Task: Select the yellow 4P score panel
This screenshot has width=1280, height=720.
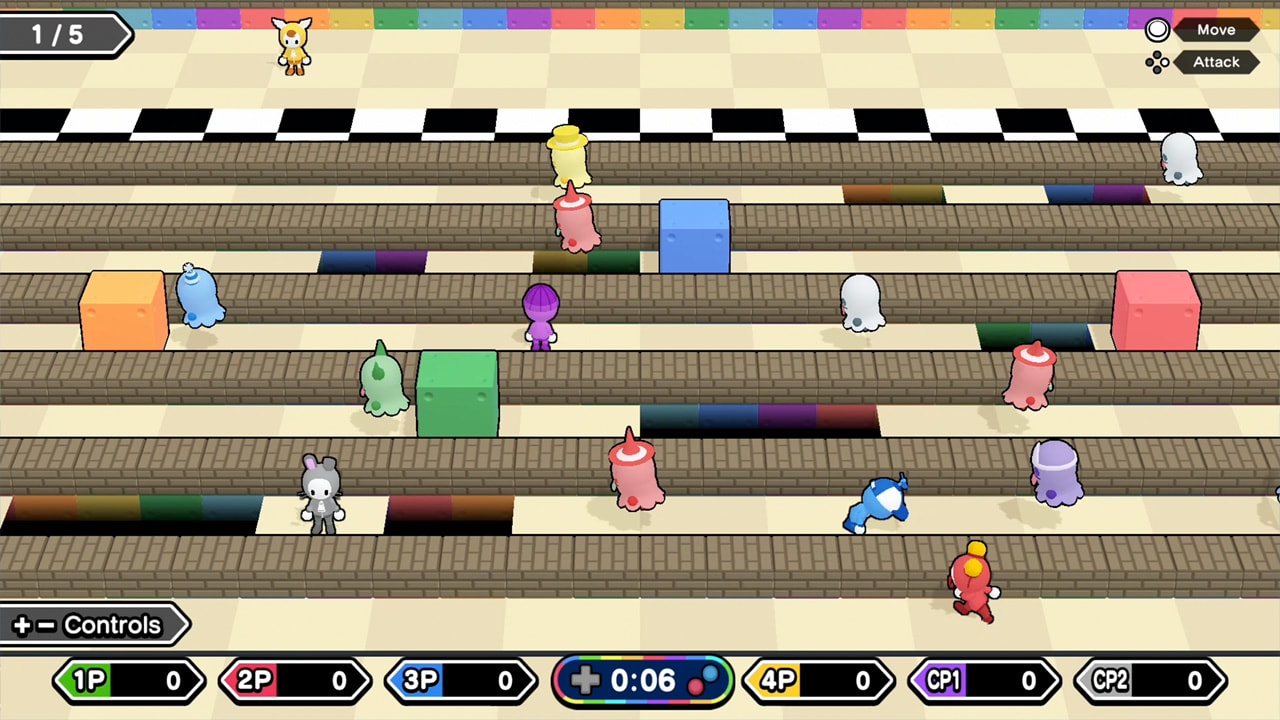Action: click(x=822, y=681)
